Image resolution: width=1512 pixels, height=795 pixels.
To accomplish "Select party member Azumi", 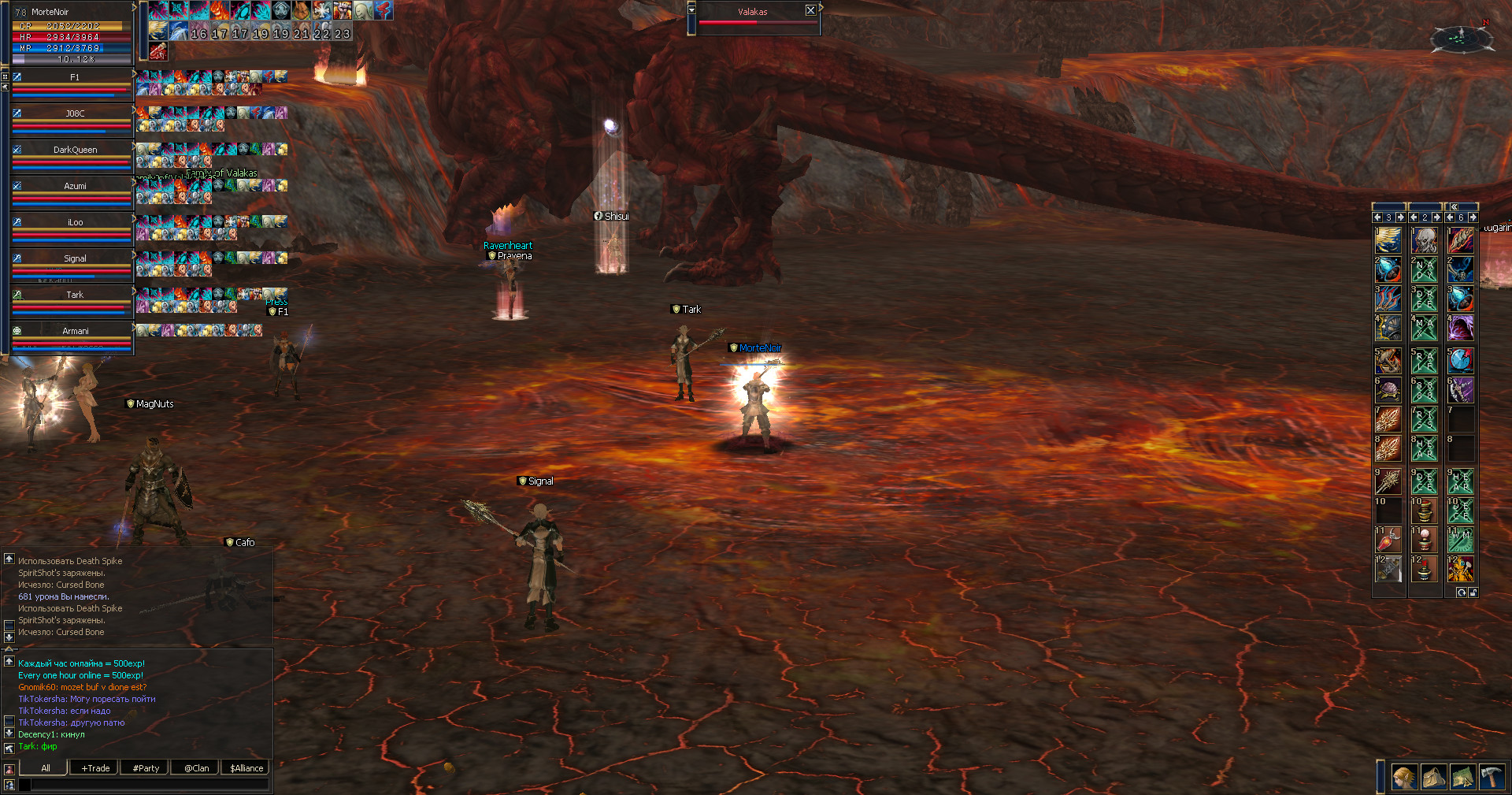I will point(75,186).
